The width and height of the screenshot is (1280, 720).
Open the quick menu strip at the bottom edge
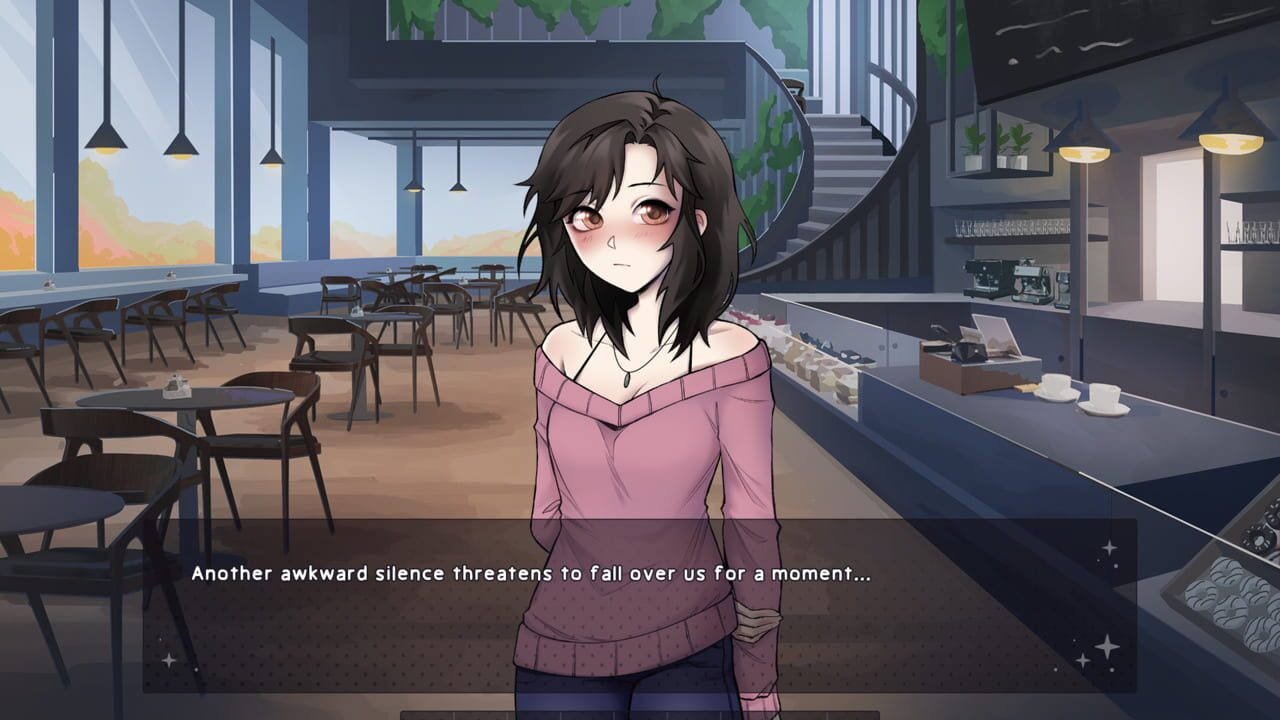coord(640,712)
